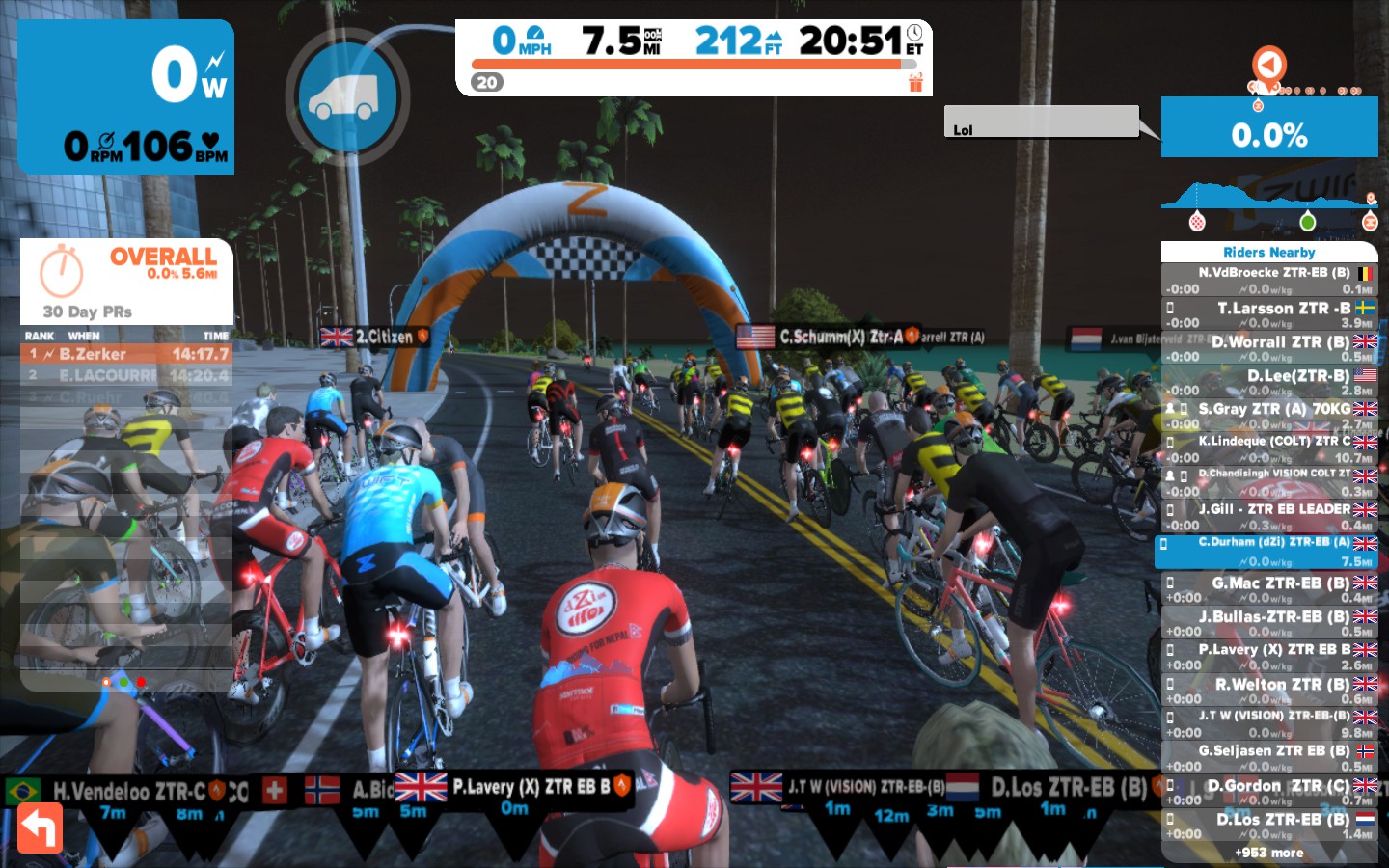Image resolution: width=1389 pixels, height=868 pixels.
Task: Choose J.Bullas-ZTR-EB (B) from list
Action: [1269, 623]
